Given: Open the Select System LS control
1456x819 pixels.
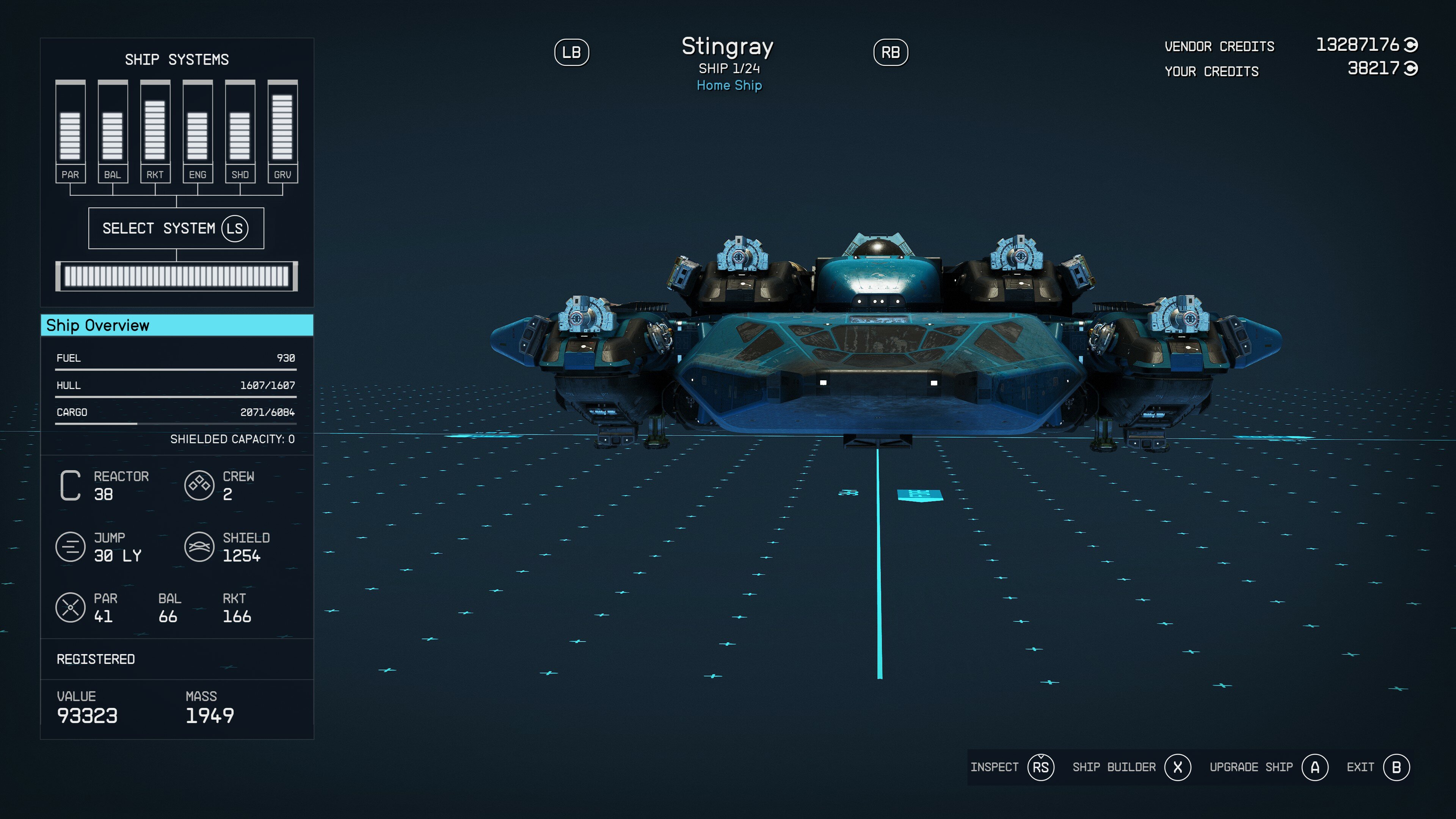Looking at the screenshot, I should [x=176, y=228].
